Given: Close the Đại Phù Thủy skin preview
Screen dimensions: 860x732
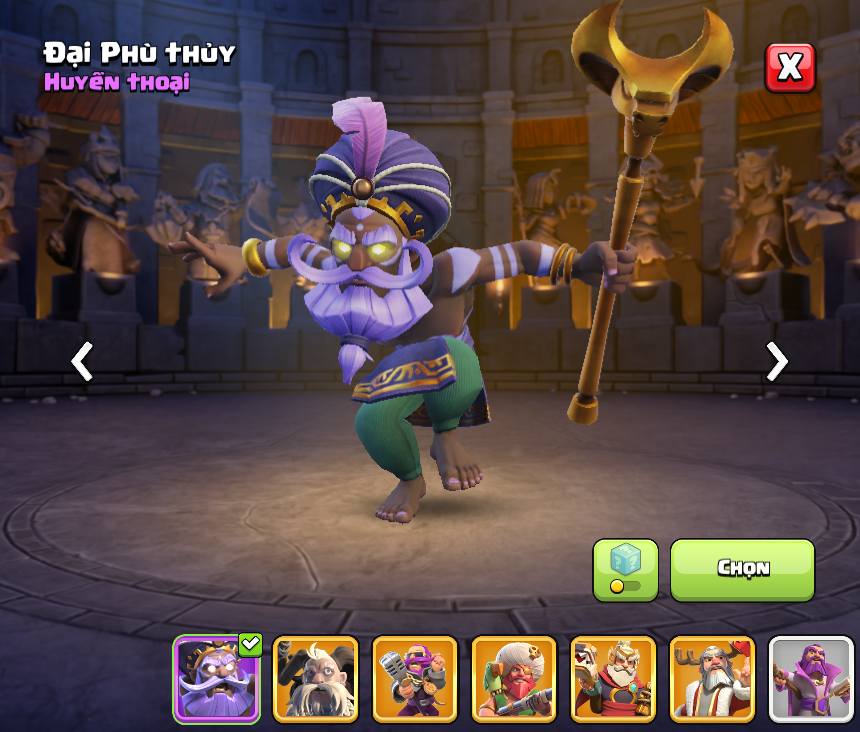Looking at the screenshot, I should 790,68.
